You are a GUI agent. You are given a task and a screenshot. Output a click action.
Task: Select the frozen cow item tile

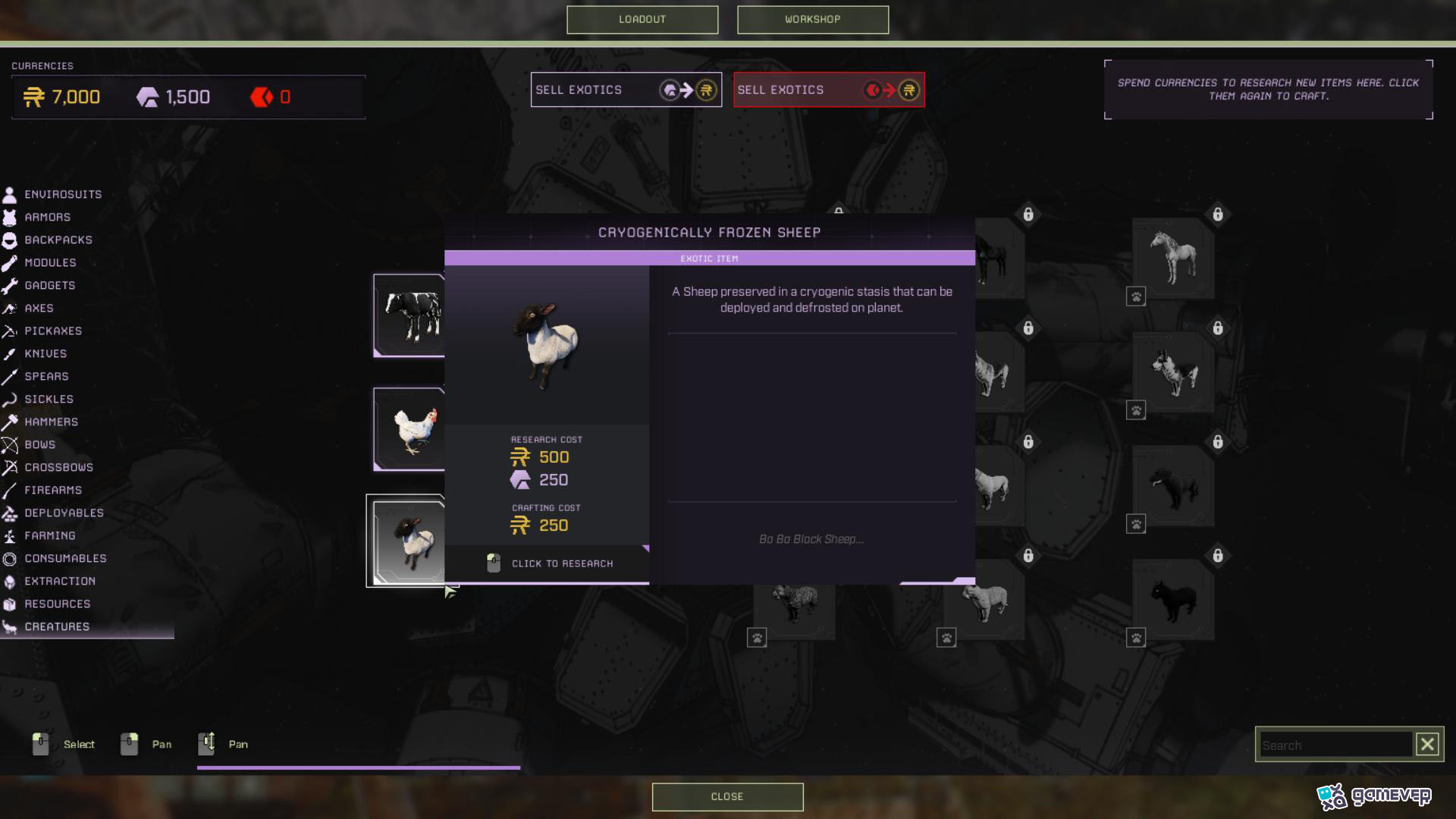409,315
